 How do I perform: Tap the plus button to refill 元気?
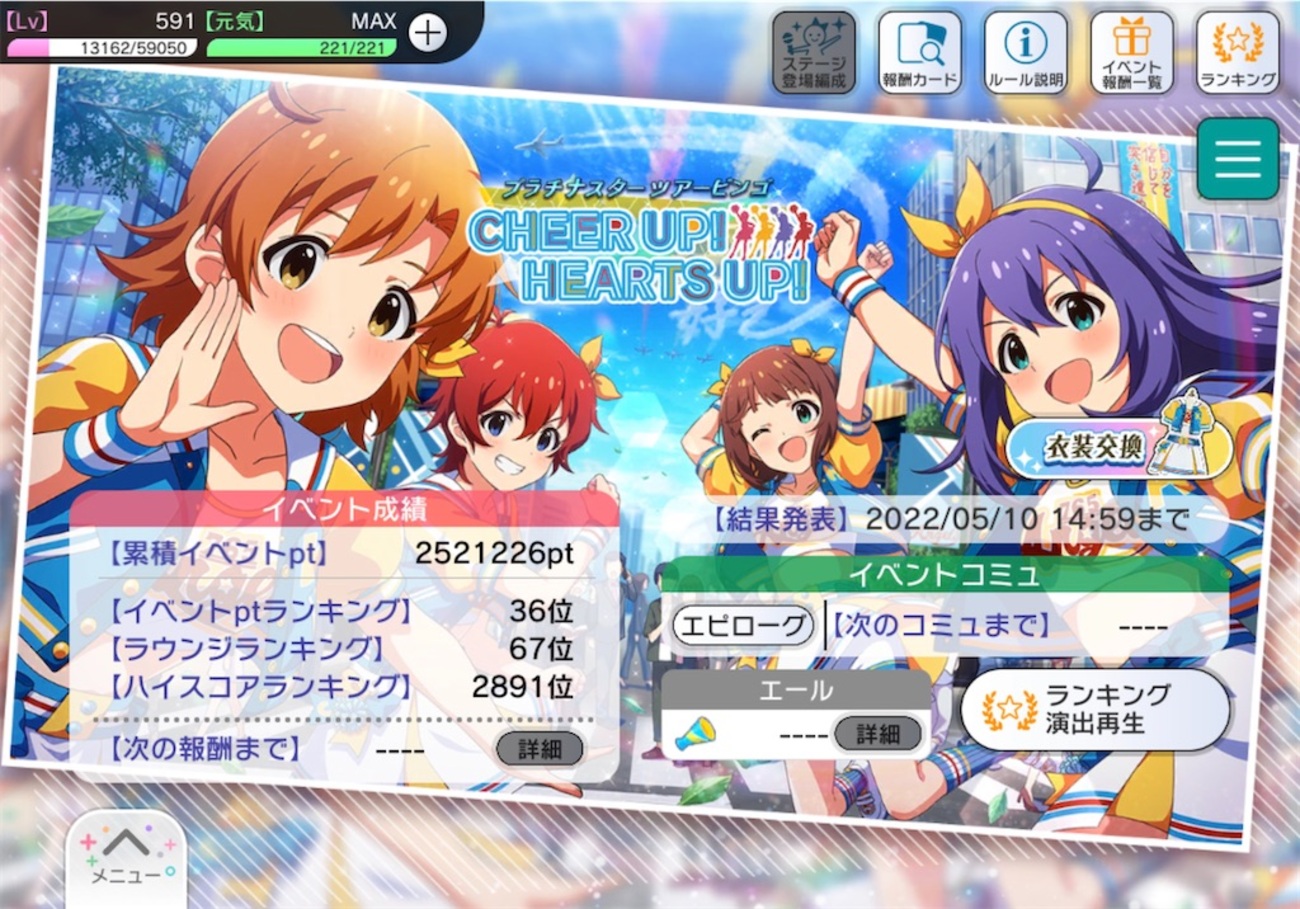[427, 33]
